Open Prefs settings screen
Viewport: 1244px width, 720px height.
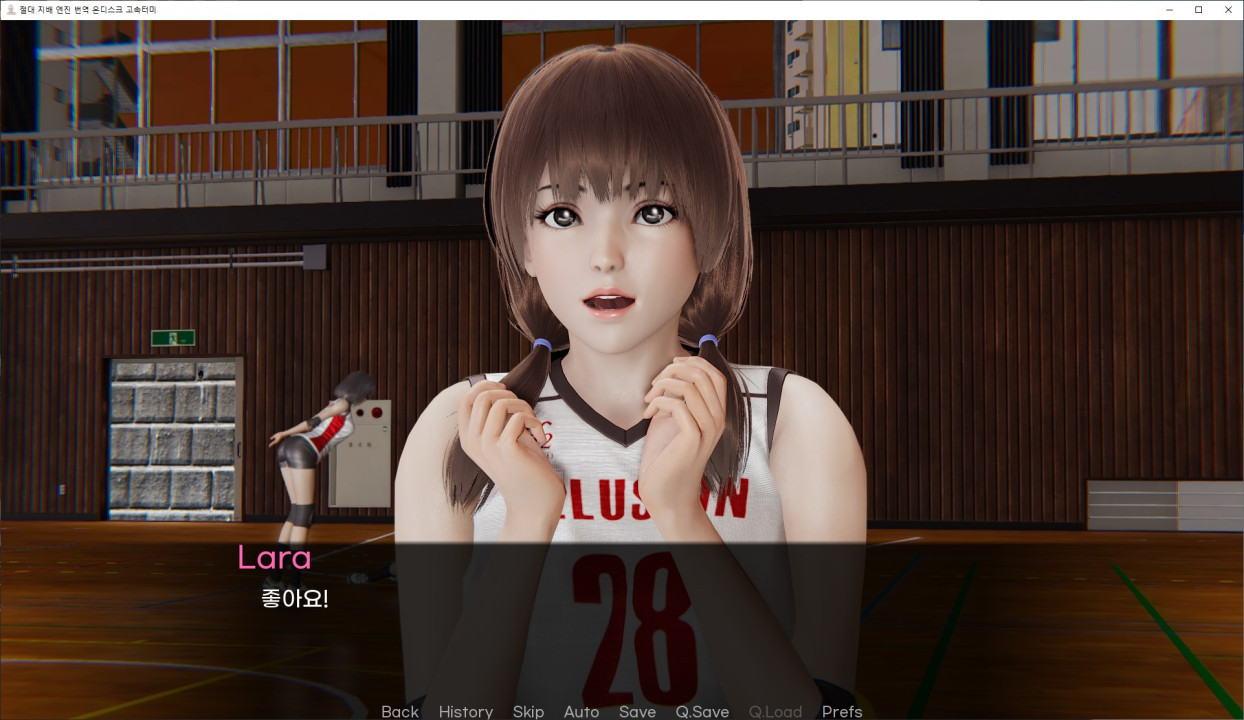coord(842,711)
